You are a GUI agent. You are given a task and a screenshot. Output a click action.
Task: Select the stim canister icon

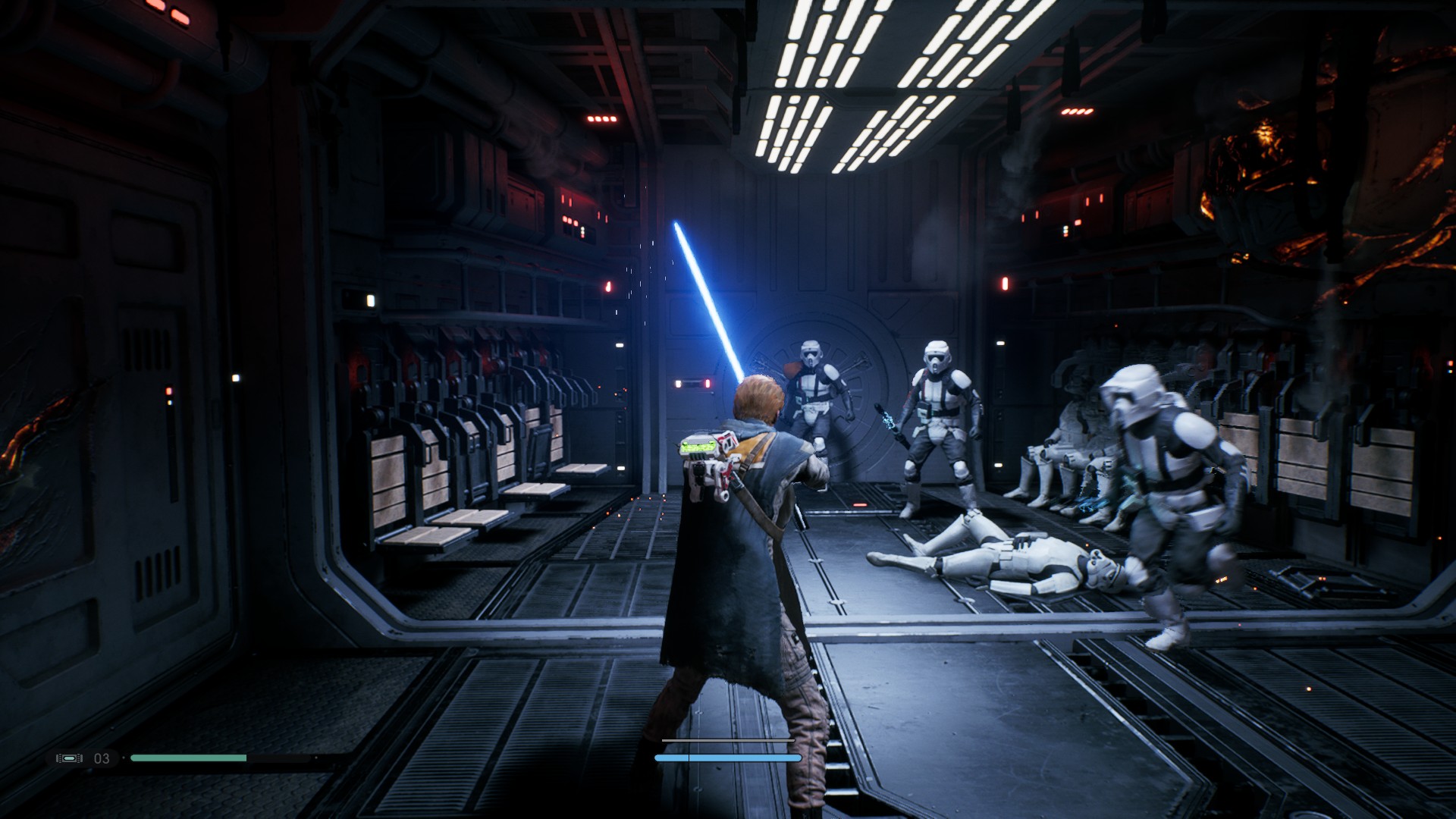point(70,758)
